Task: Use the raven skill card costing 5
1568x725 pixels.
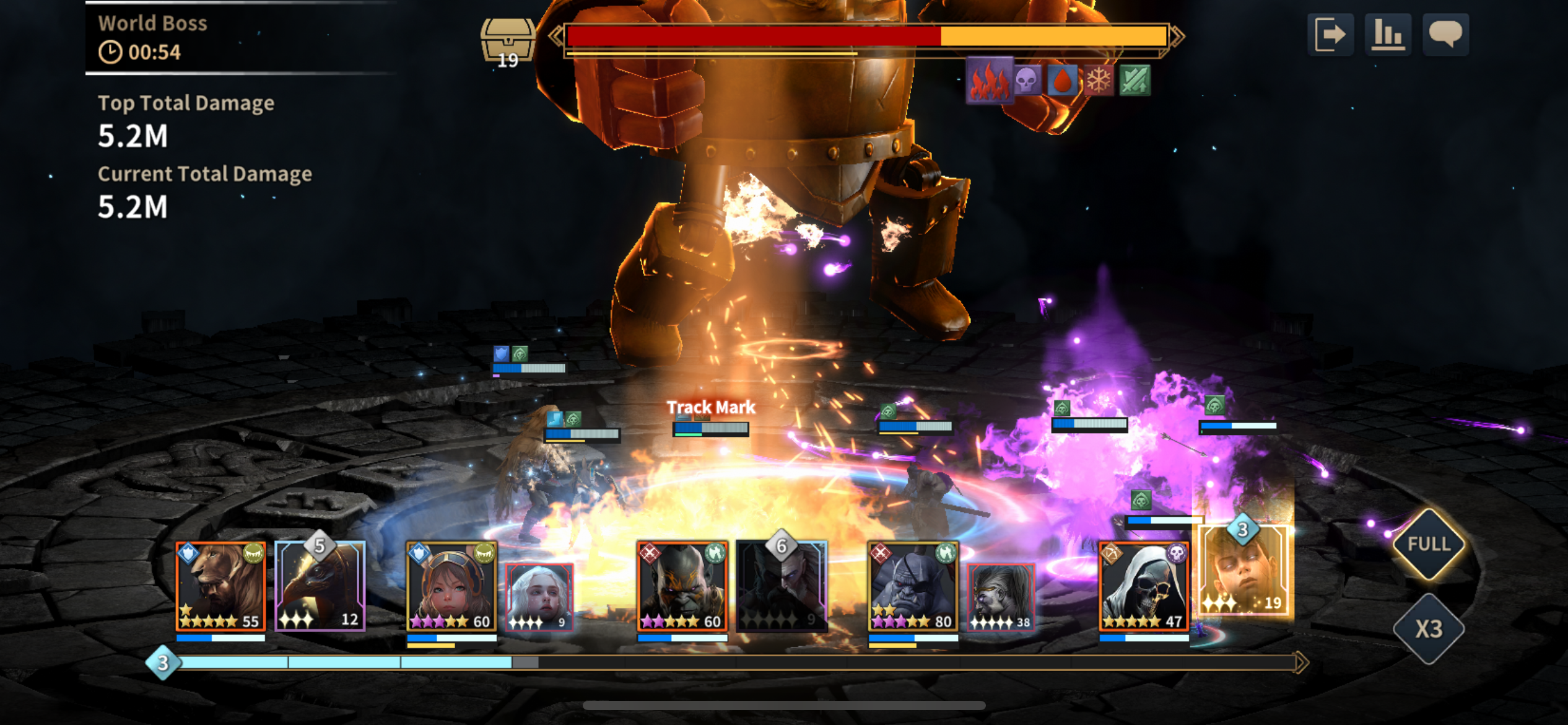Action: tap(320, 585)
